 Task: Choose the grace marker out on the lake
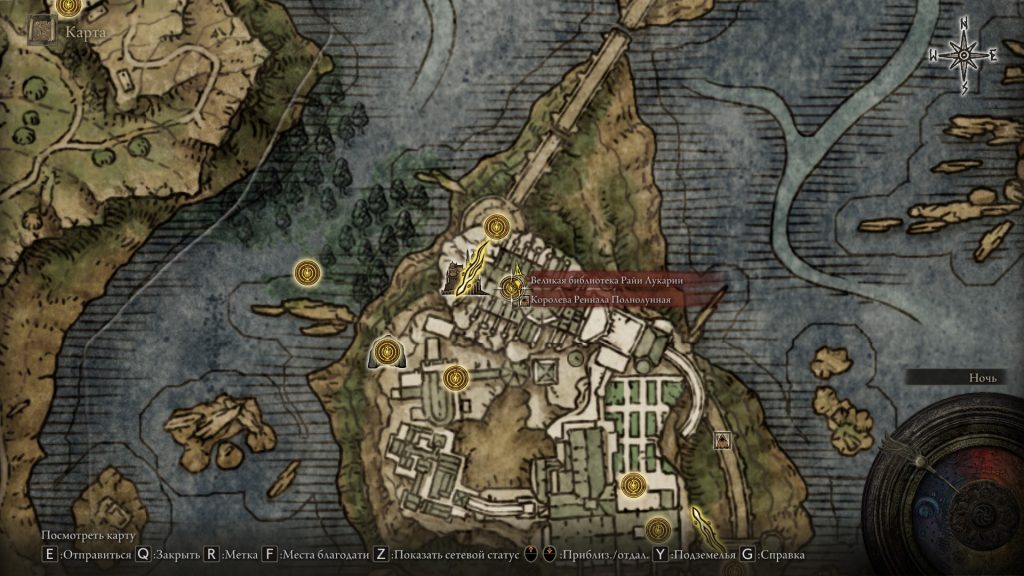coord(306,272)
